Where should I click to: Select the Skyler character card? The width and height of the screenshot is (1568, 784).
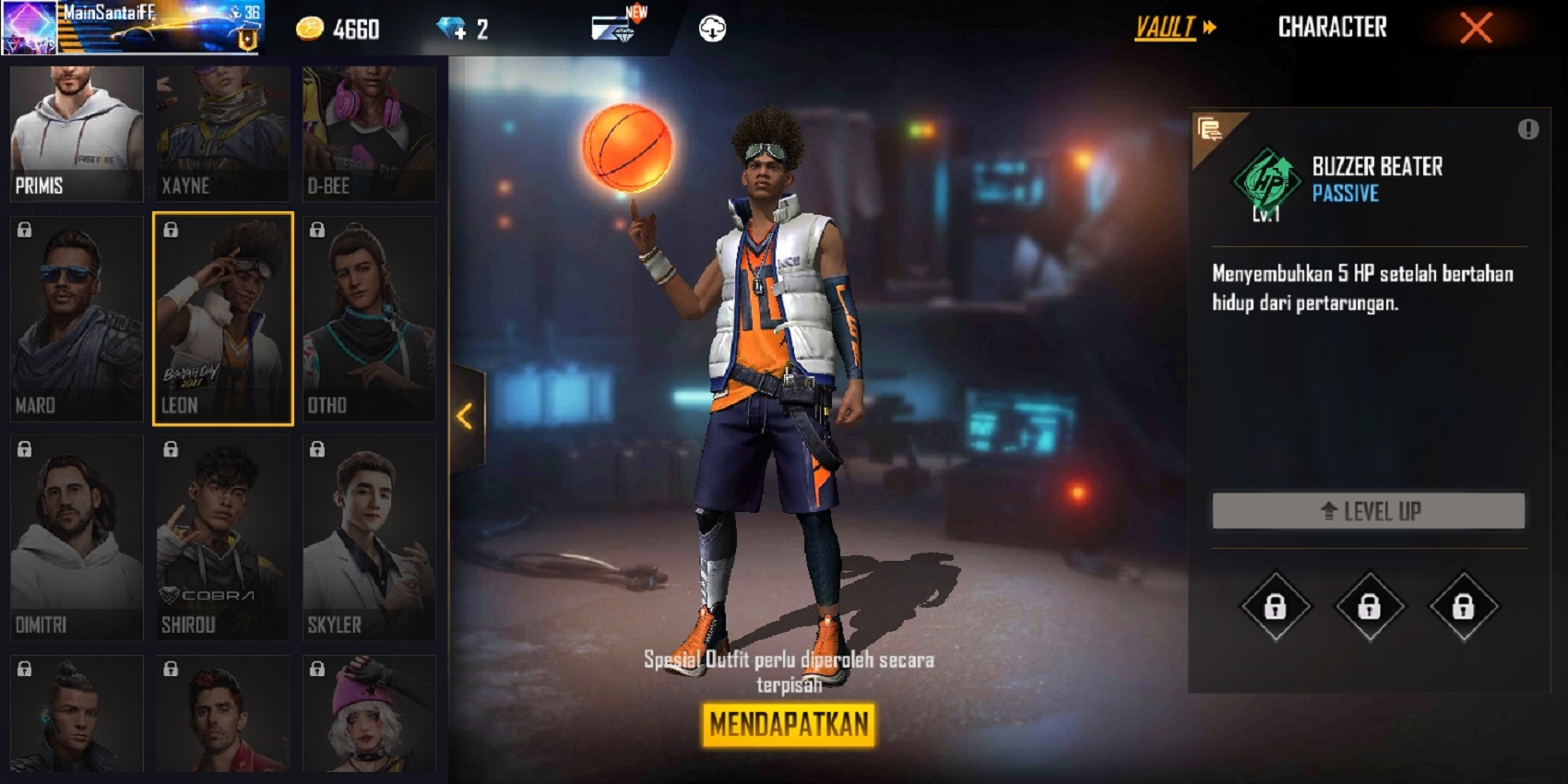pyautogui.click(x=368, y=538)
